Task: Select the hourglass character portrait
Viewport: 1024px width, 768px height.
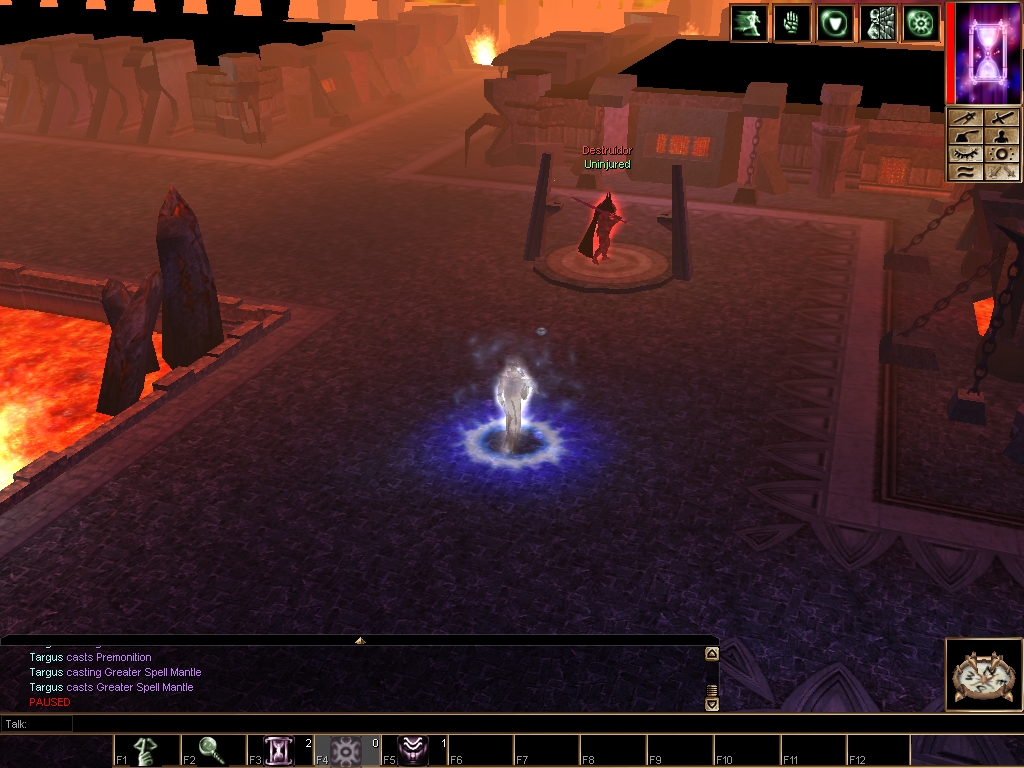Action: tap(984, 52)
